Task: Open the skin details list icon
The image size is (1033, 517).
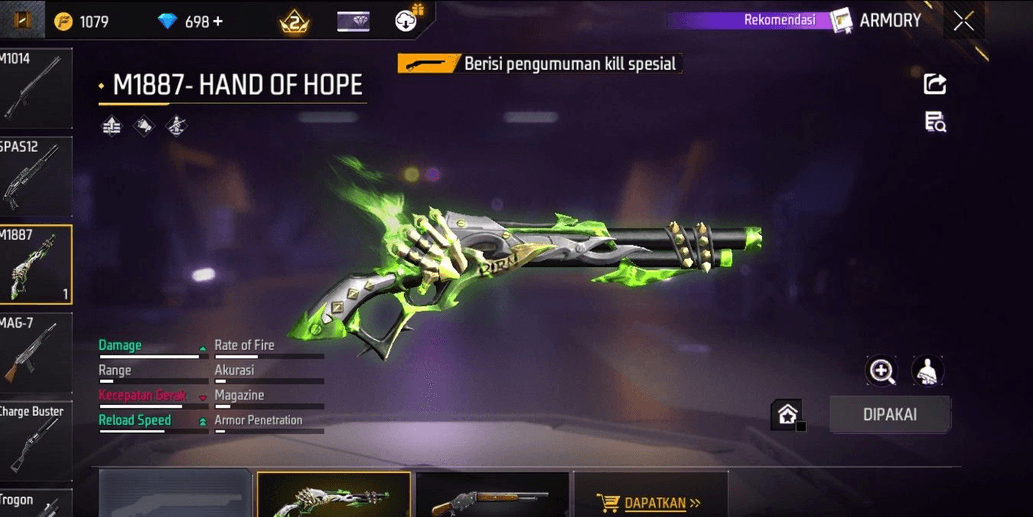Action: coord(935,122)
